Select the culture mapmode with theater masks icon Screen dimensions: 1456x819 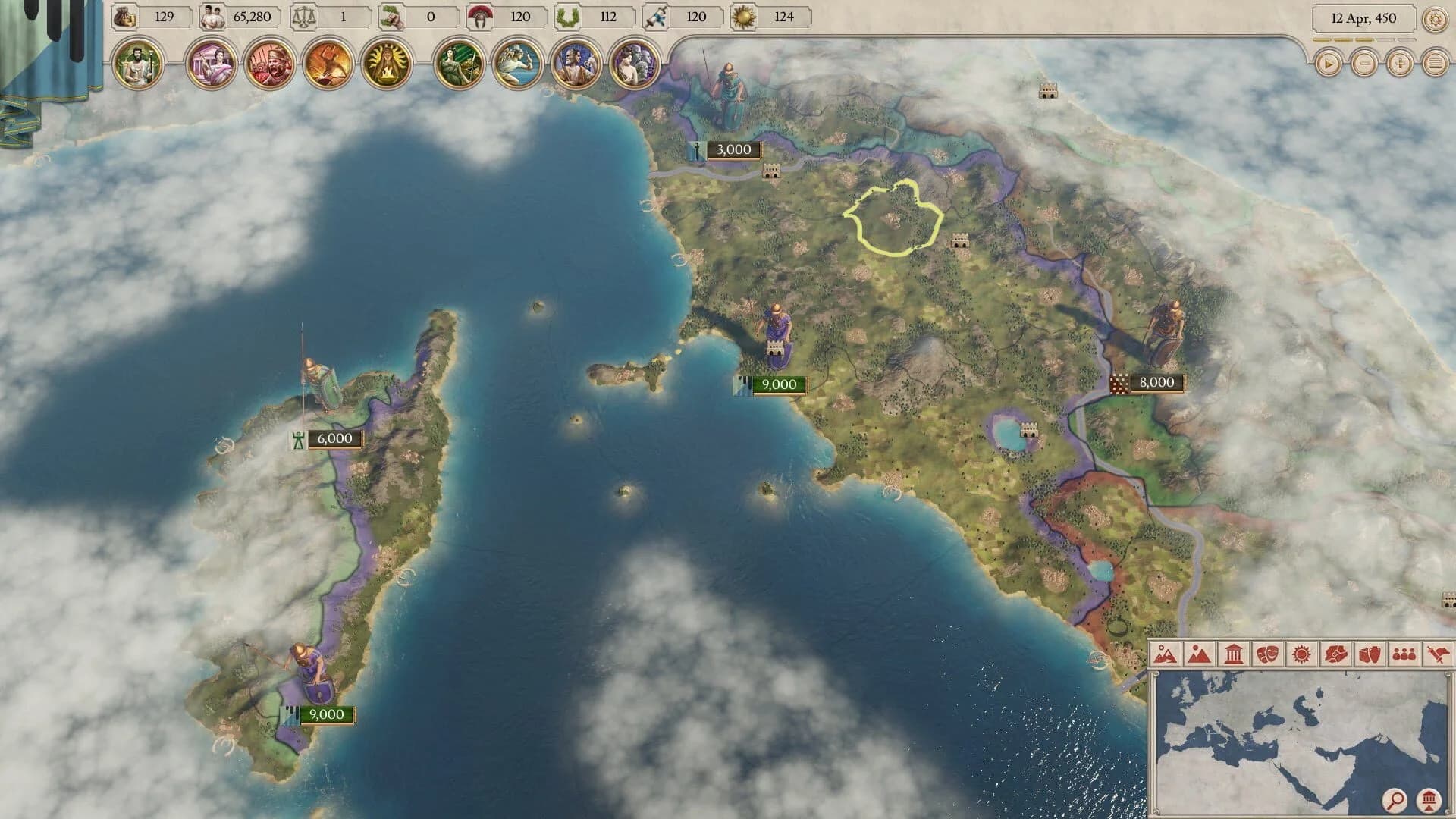click(x=1269, y=652)
